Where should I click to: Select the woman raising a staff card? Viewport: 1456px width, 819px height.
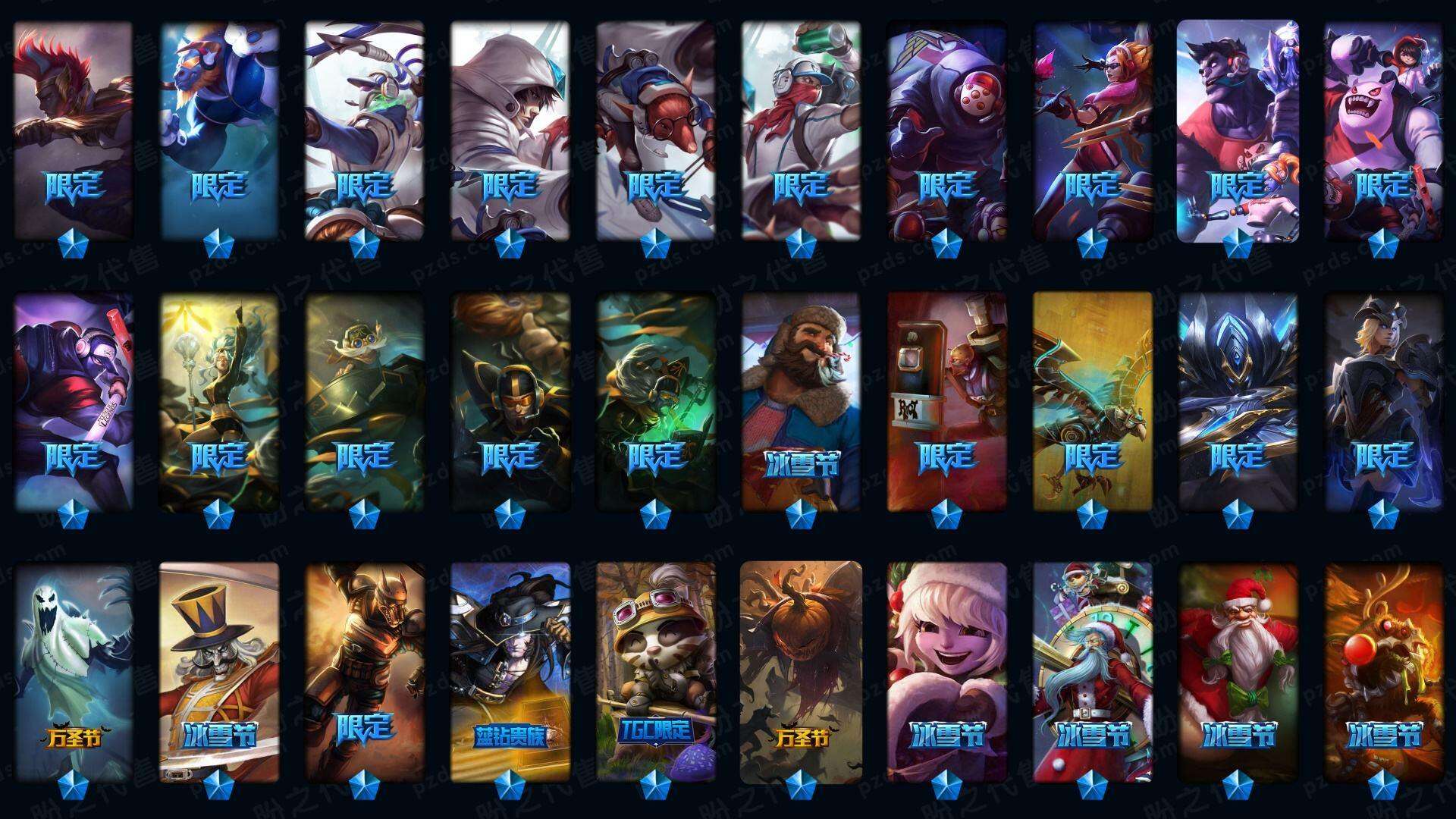[x=219, y=400]
